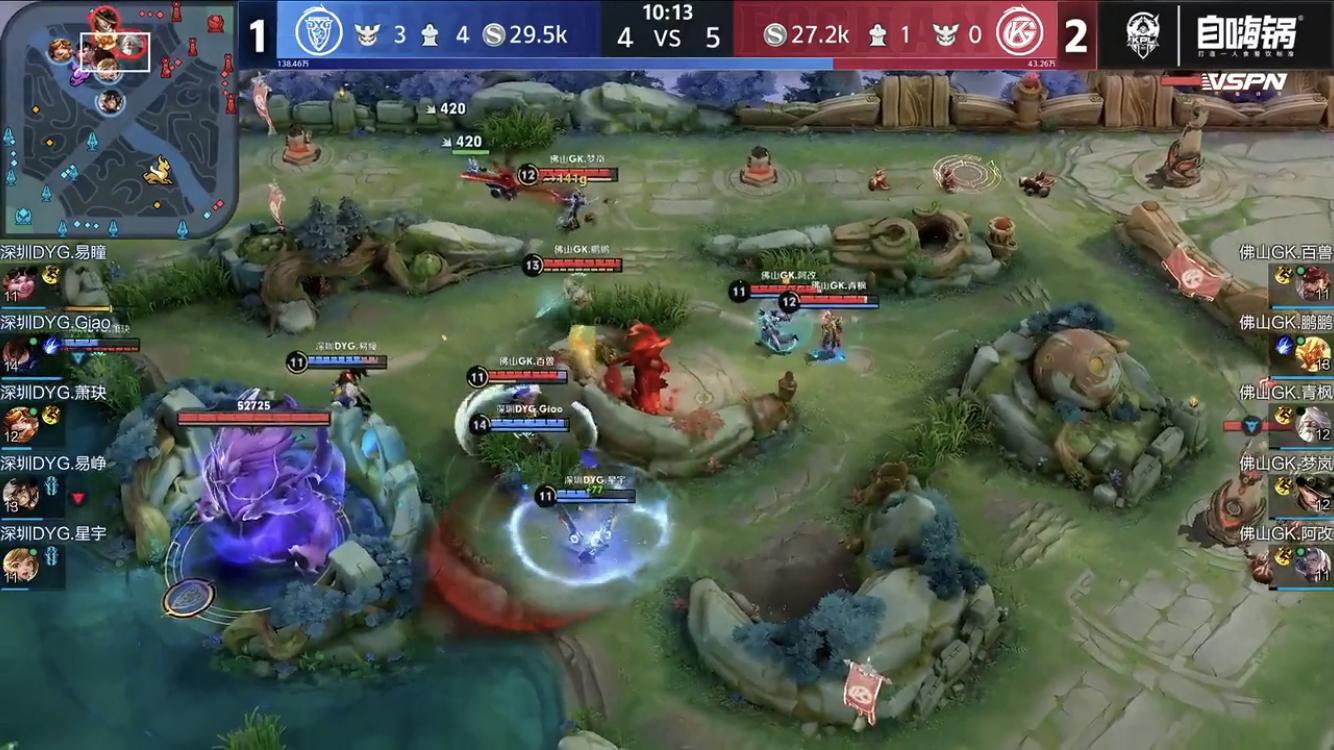This screenshot has height=750, width=1334.
Task: Select the 深圳DYG.萧玦 player portrait
Action: 19,424
